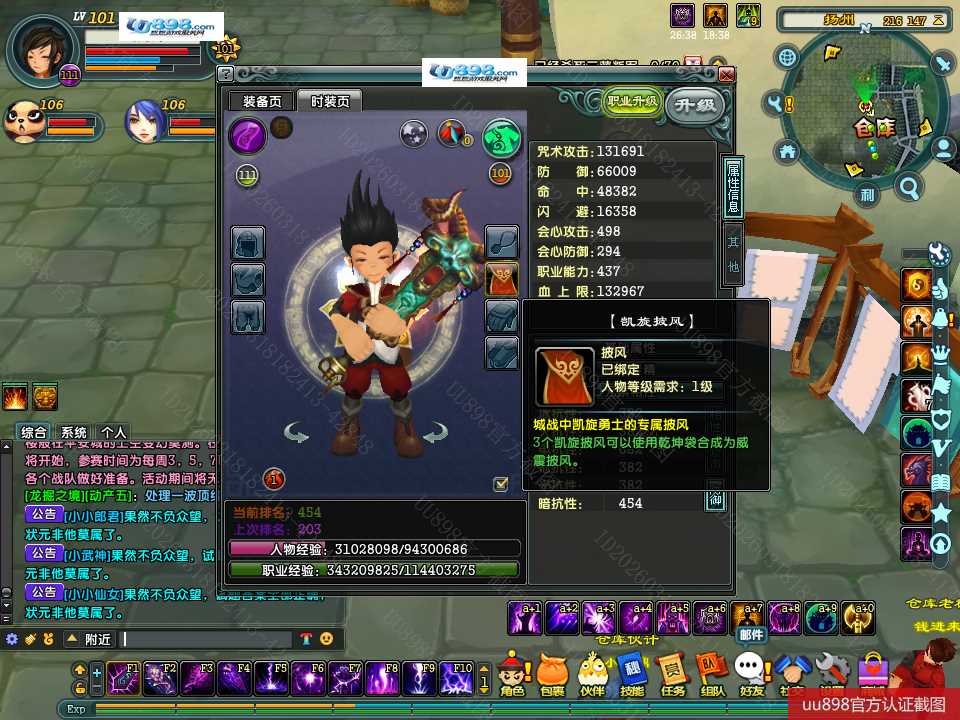Screen dimensions: 960x720
Task: Click the 职业升级 class upgrade button
Action: click(632, 102)
